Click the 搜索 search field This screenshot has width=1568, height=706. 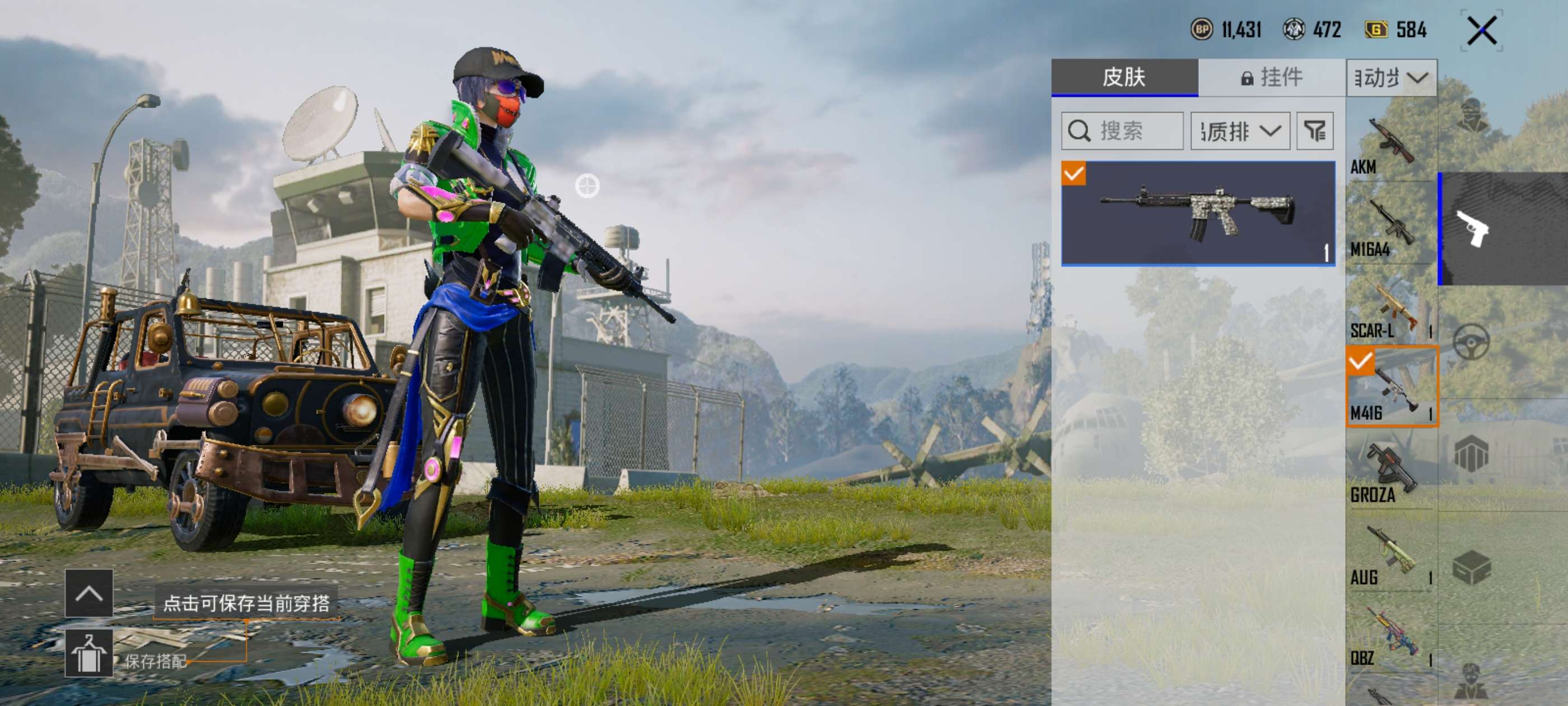tap(1122, 131)
